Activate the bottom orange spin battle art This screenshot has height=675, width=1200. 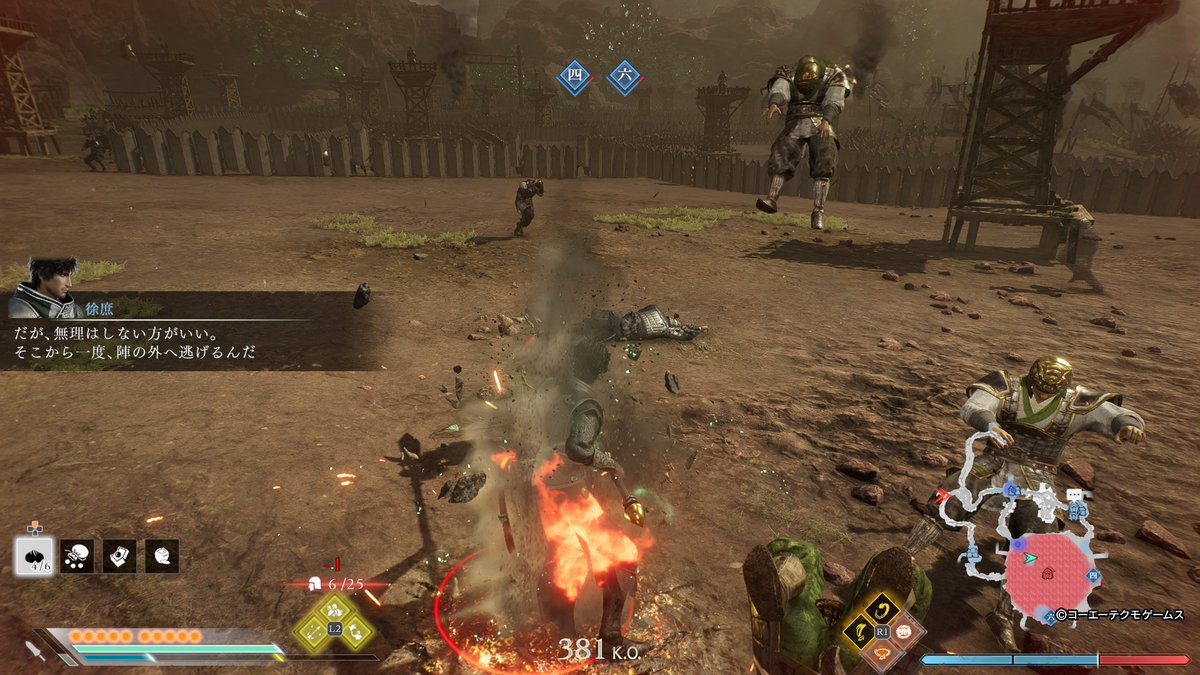click(882, 654)
